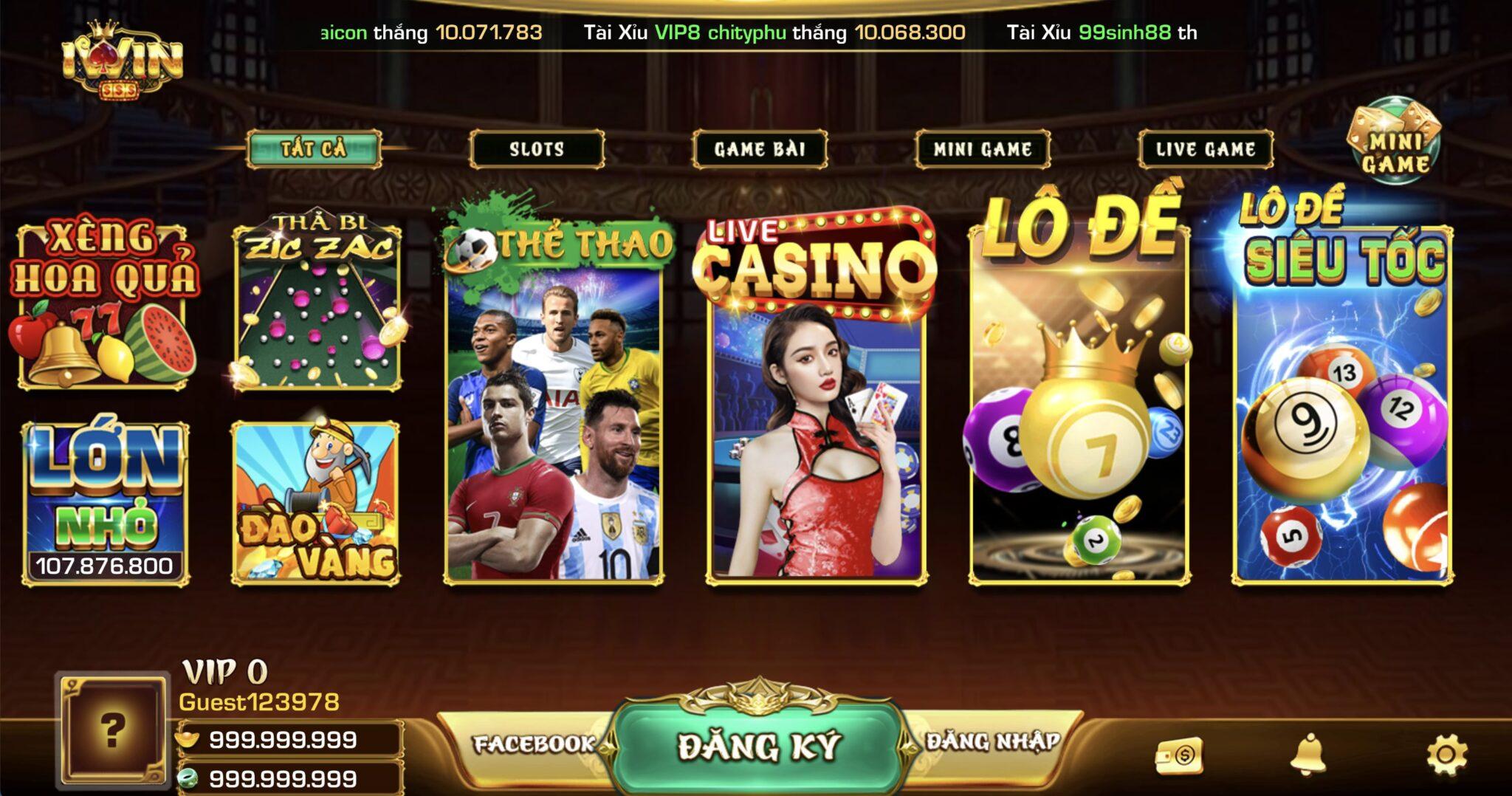
Task: Play the Lớn Nhỏ game
Action: [105, 502]
